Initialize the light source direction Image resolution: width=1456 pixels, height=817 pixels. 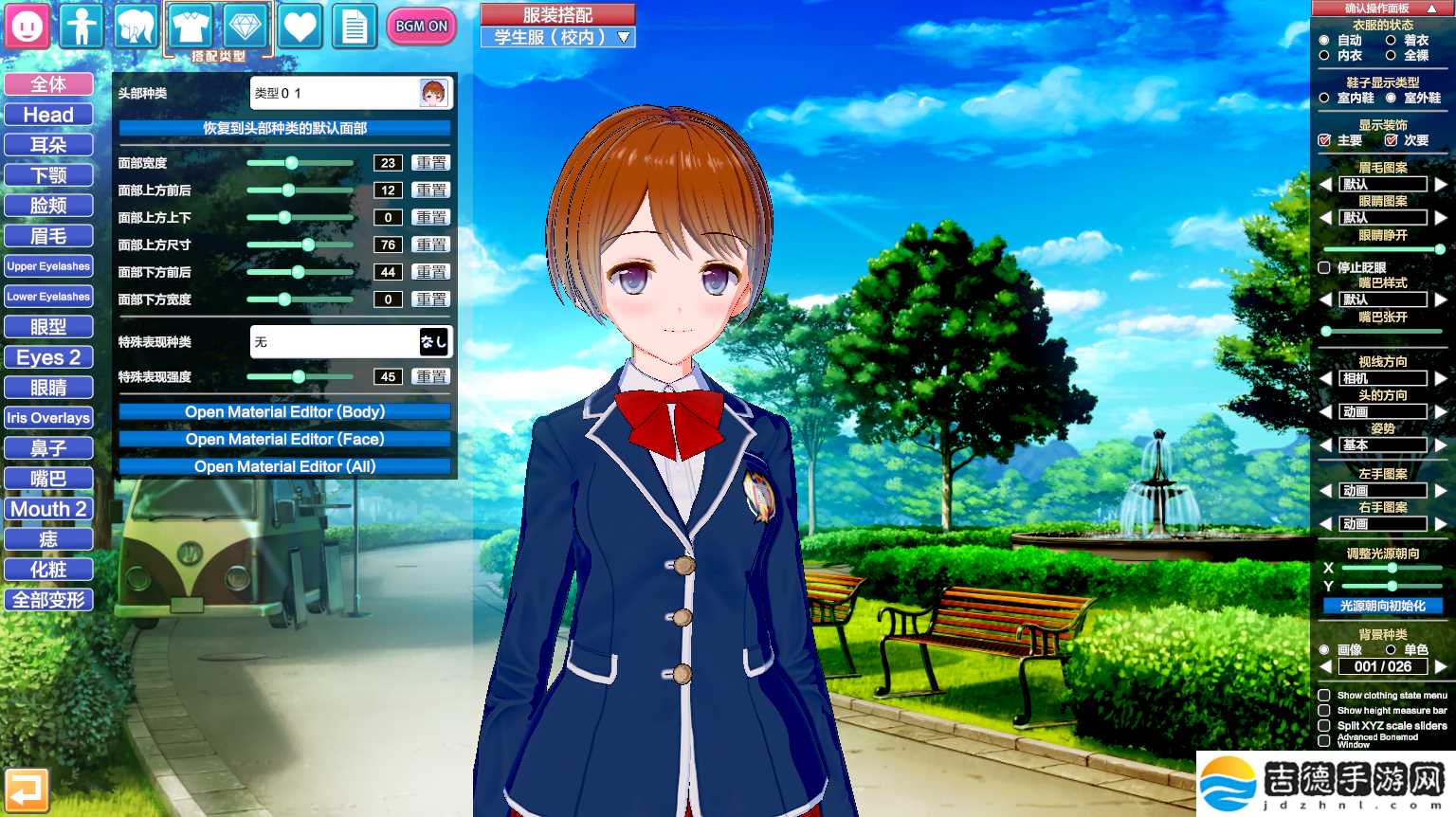[x=1382, y=606]
